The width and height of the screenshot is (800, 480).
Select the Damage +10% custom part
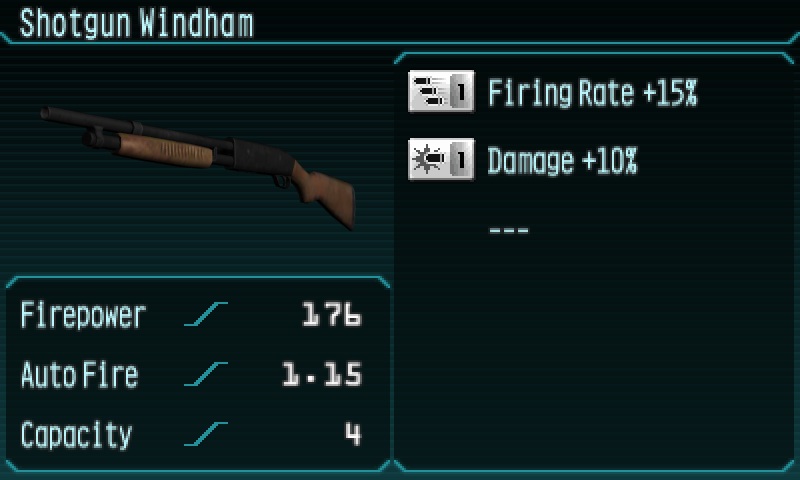562,161
